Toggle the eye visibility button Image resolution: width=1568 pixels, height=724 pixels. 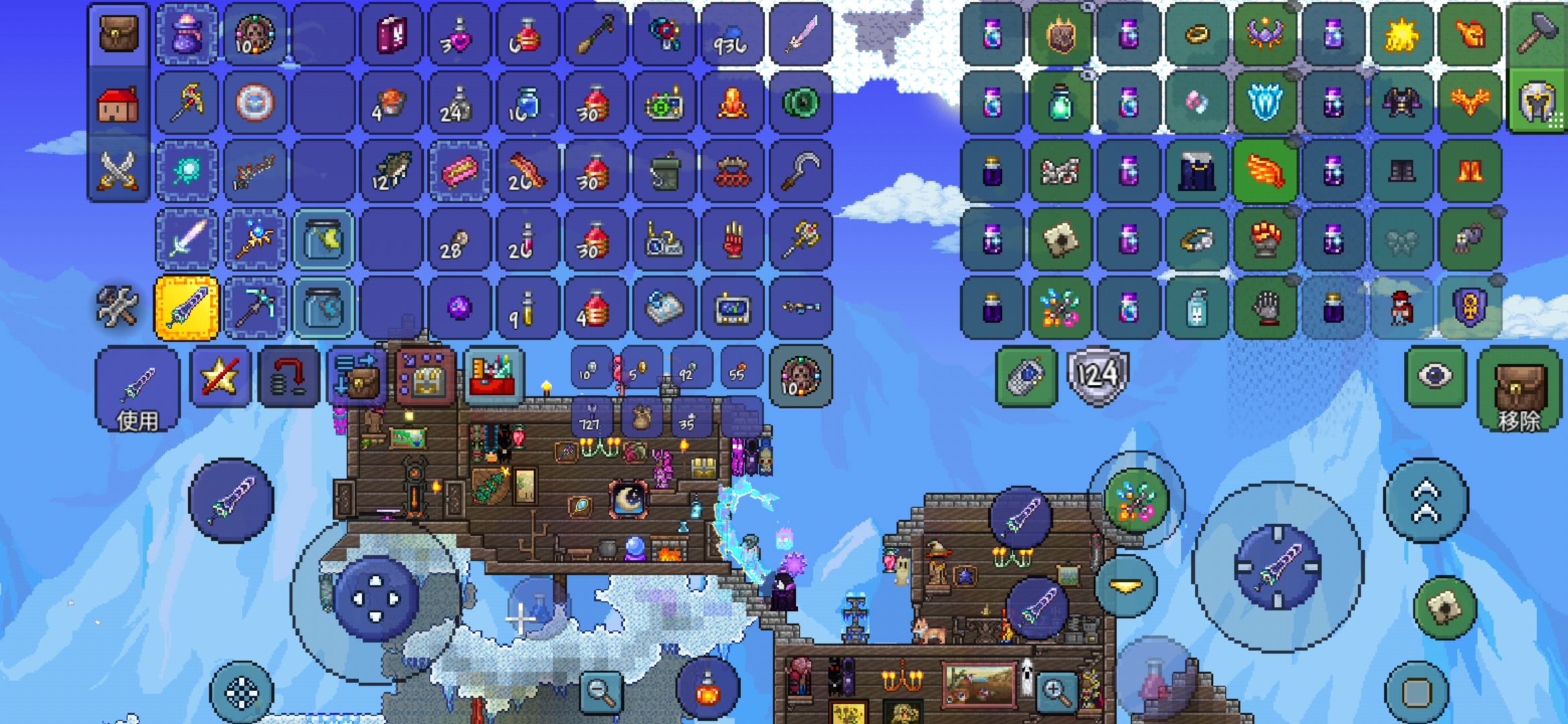[x=1434, y=375]
